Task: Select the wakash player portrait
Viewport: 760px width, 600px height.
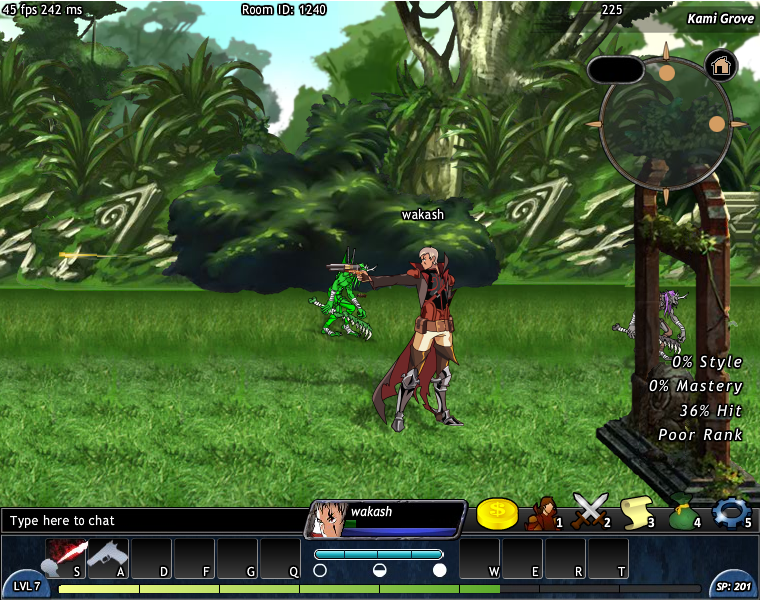Action: (328, 519)
